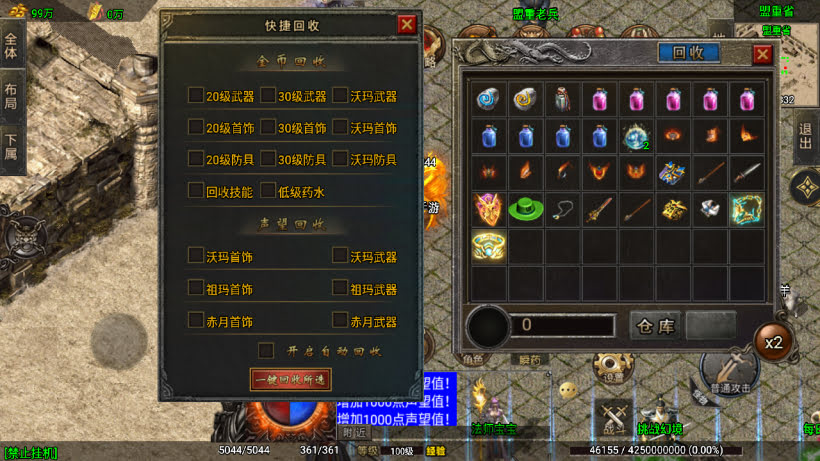Select the green hat item in the bag
This screenshot has width=820, height=461.
coord(525,209)
